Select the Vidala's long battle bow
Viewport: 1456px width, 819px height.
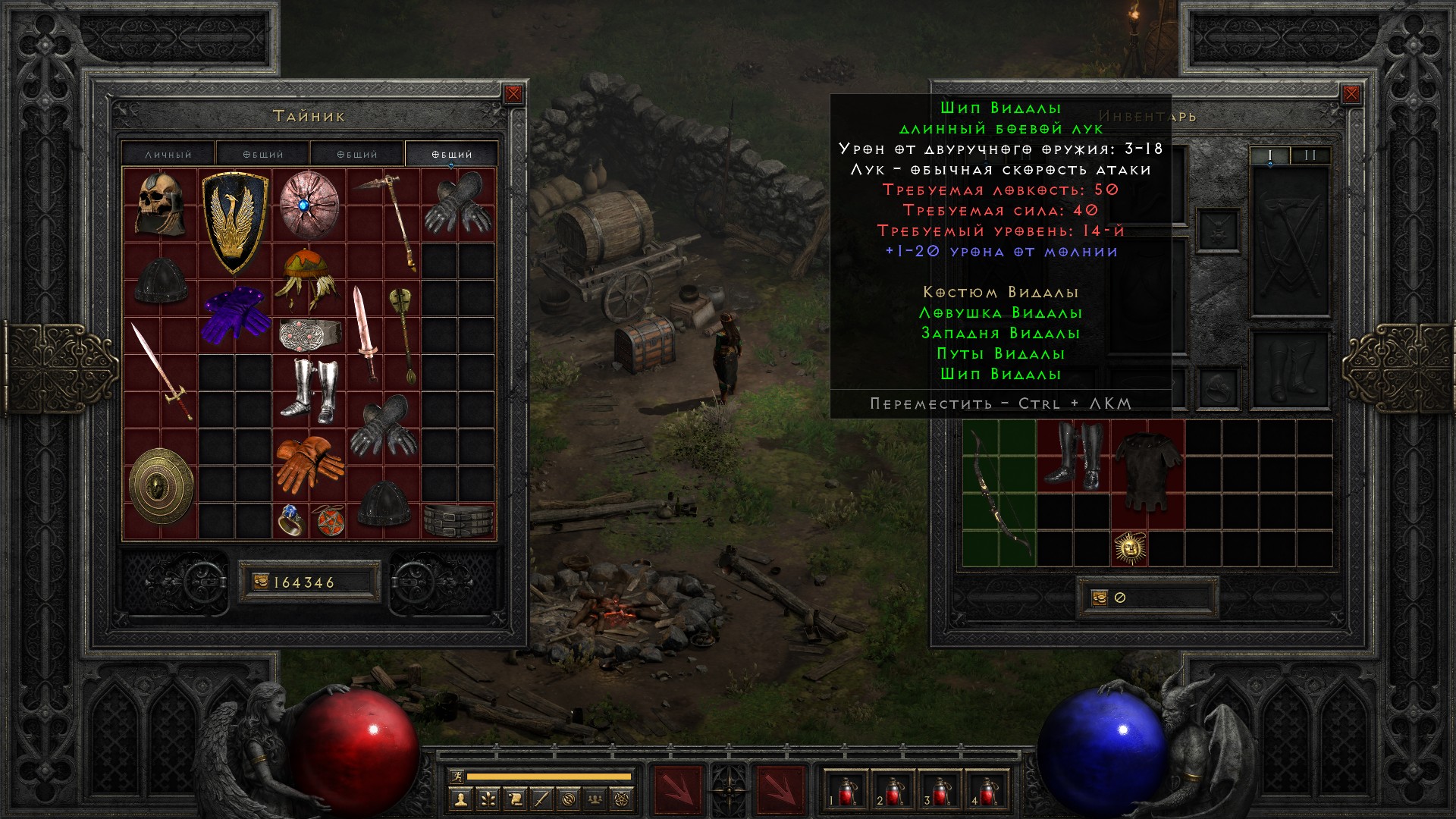pyautogui.click(x=998, y=493)
